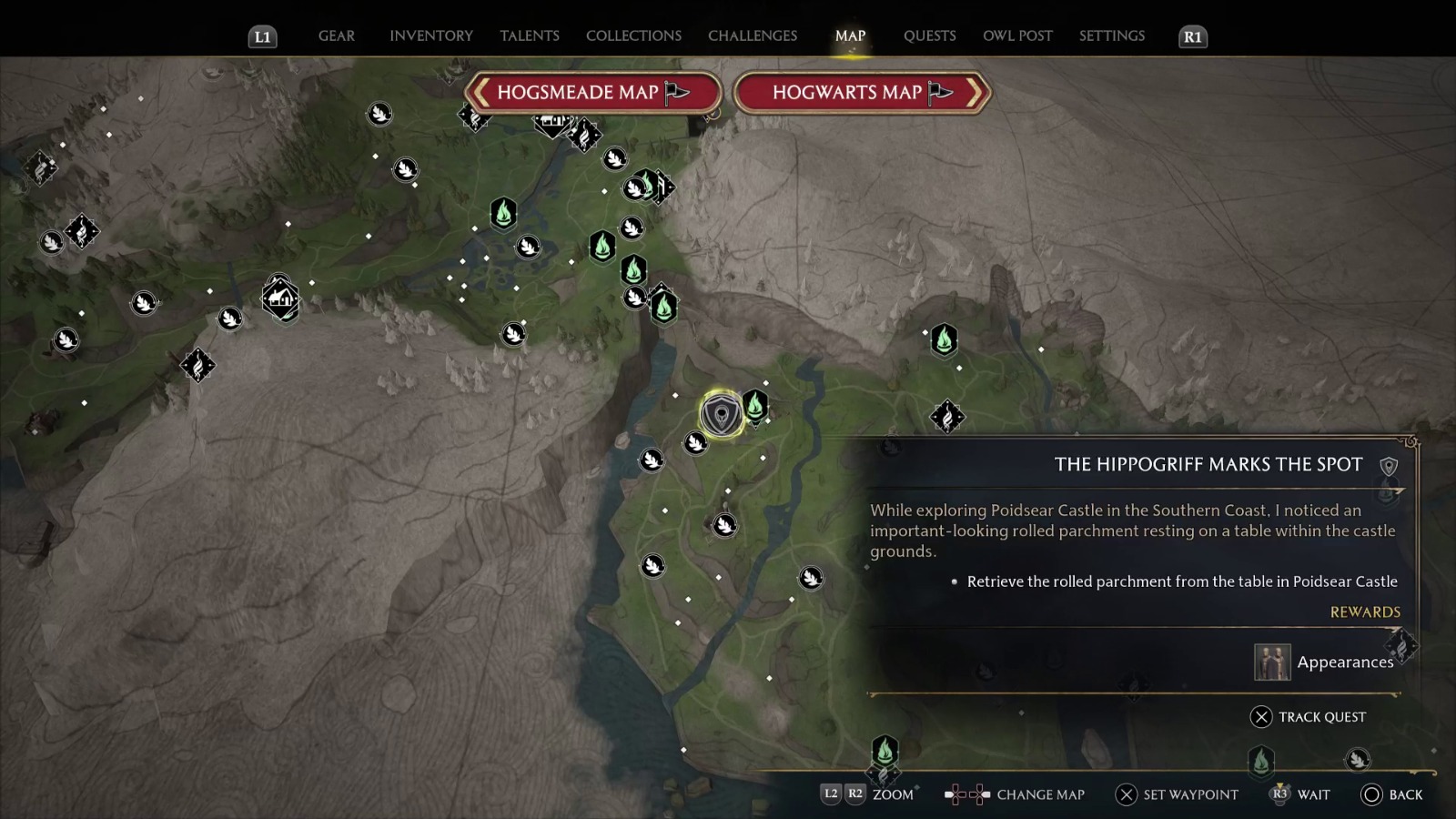Image resolution: width=1456 pixels, height=819 pixels.
Task: Click the Appearances reward character thumbnail
Action: 1273,662
